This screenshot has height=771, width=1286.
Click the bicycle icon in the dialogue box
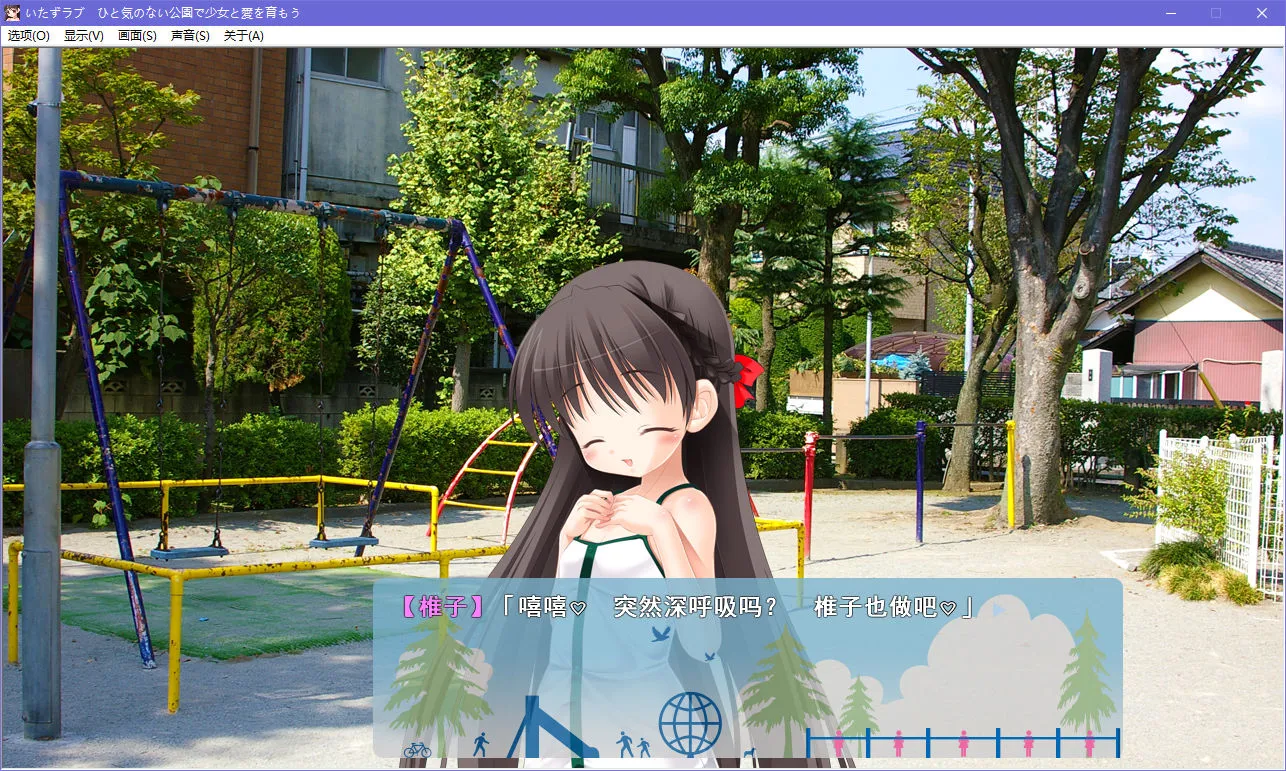(417, 750)
